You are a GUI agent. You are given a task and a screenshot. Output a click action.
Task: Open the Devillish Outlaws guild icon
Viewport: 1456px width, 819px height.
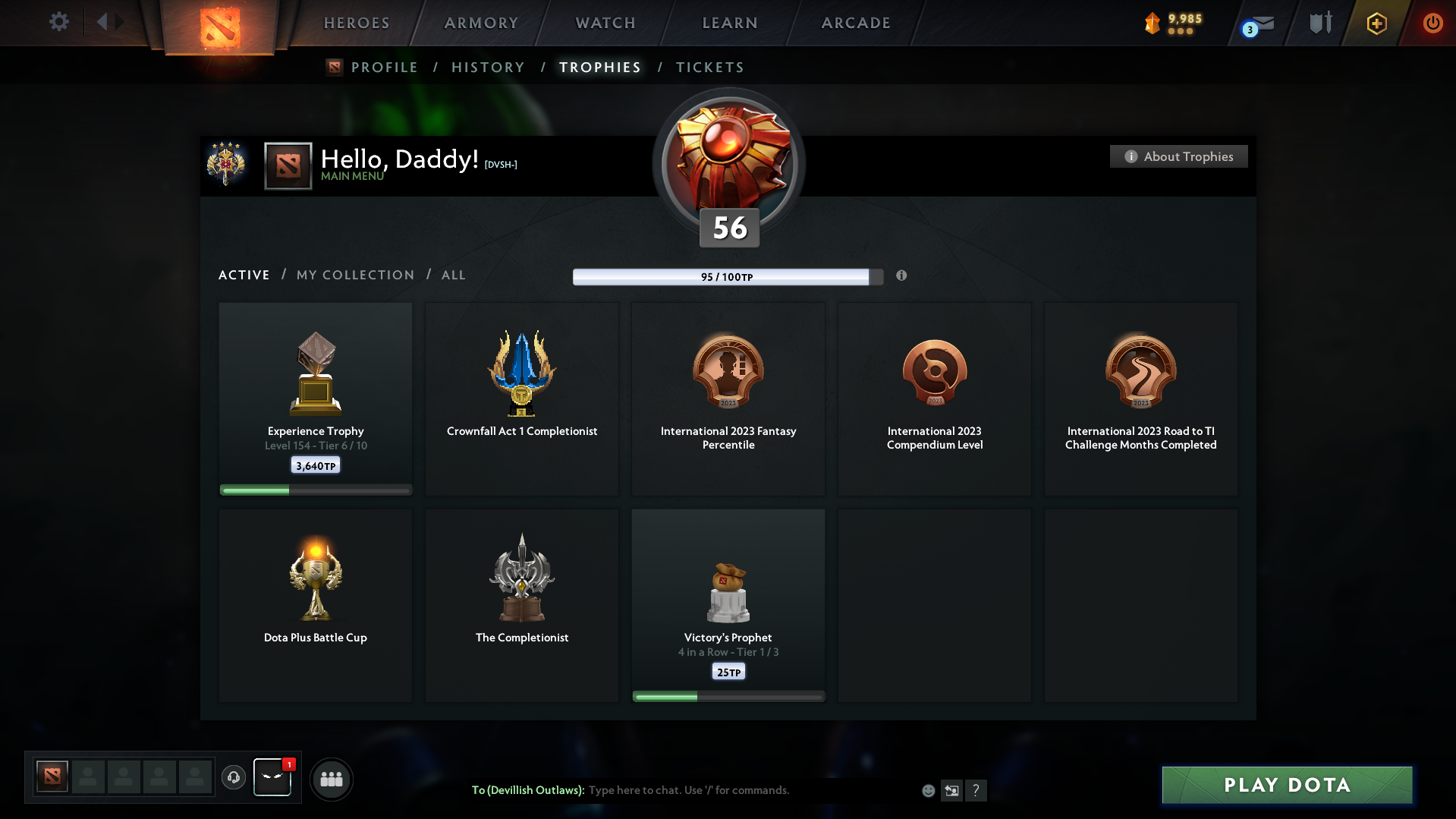click(272, 777)
